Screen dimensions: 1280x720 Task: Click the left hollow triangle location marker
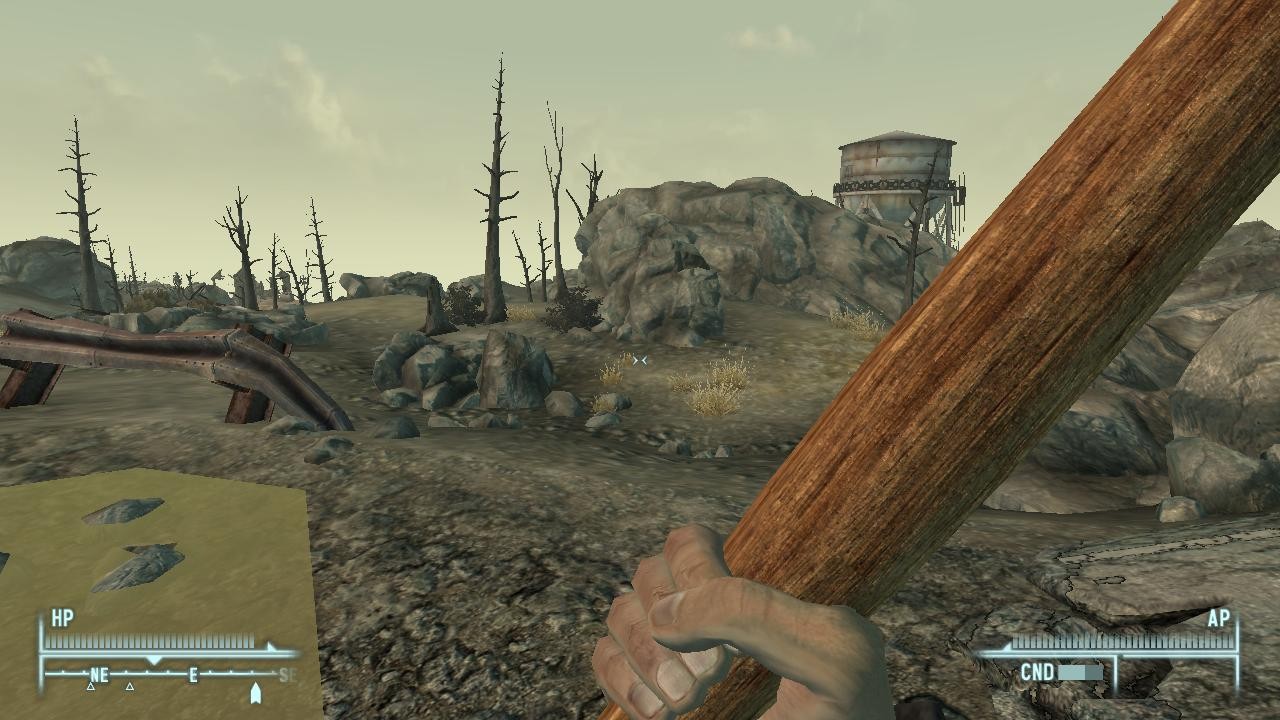click(x=90, y=687)
